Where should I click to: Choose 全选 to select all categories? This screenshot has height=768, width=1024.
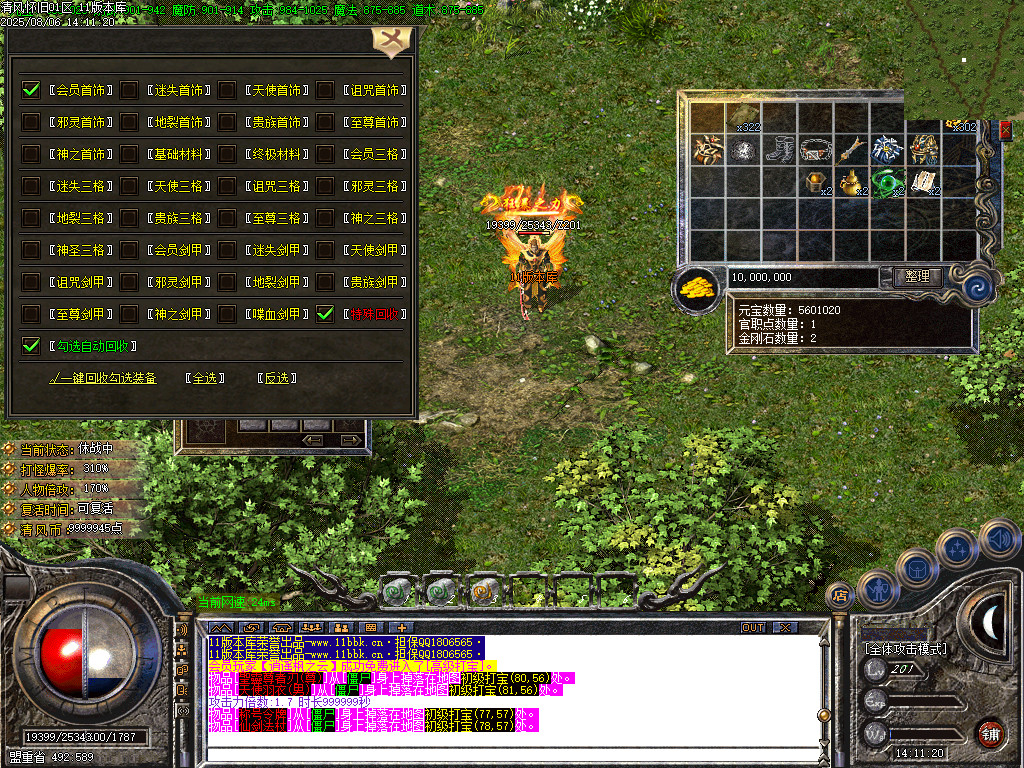coord(205,378)
